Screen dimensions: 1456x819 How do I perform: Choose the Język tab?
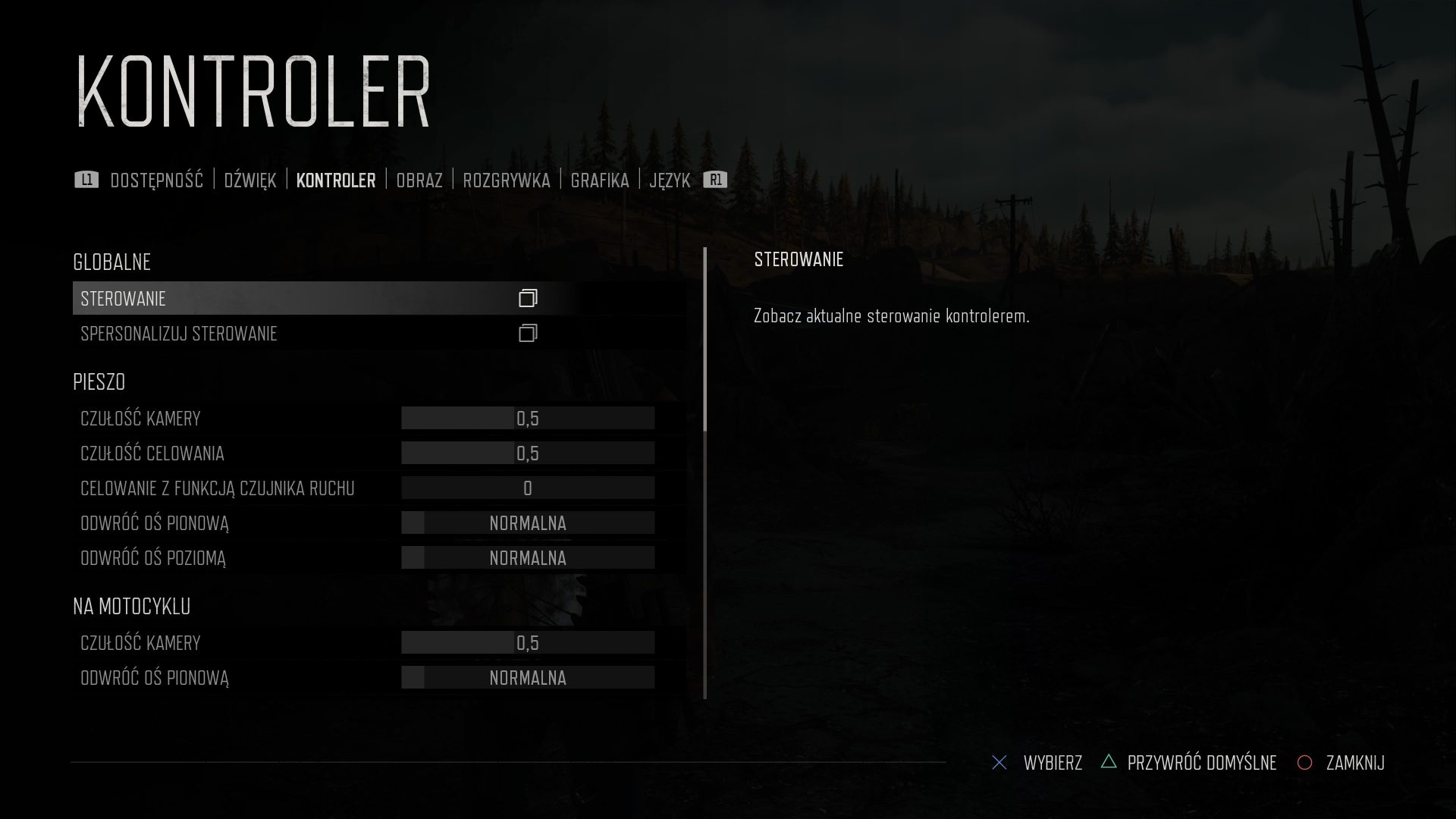670,180
